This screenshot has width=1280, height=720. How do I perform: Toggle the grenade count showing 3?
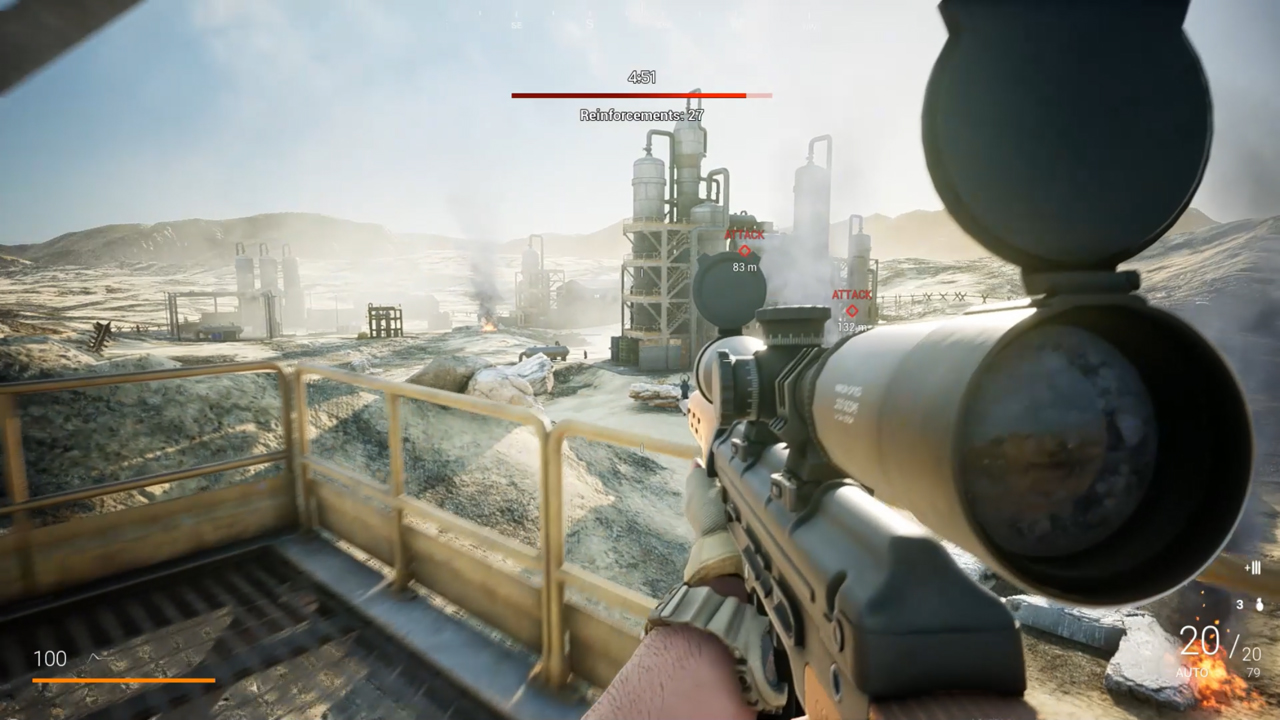click(1240, 604)
